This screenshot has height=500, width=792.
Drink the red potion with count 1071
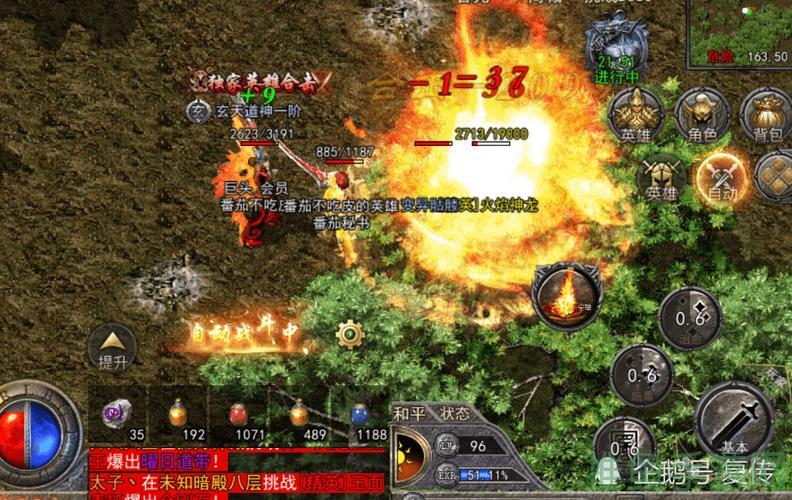tap(239, 413)
